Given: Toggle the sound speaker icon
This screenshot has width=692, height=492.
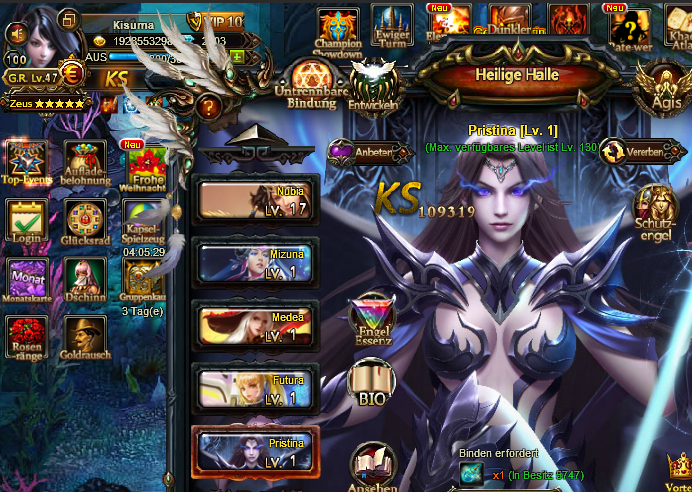Looking at the screenshot, I should 15,33.
